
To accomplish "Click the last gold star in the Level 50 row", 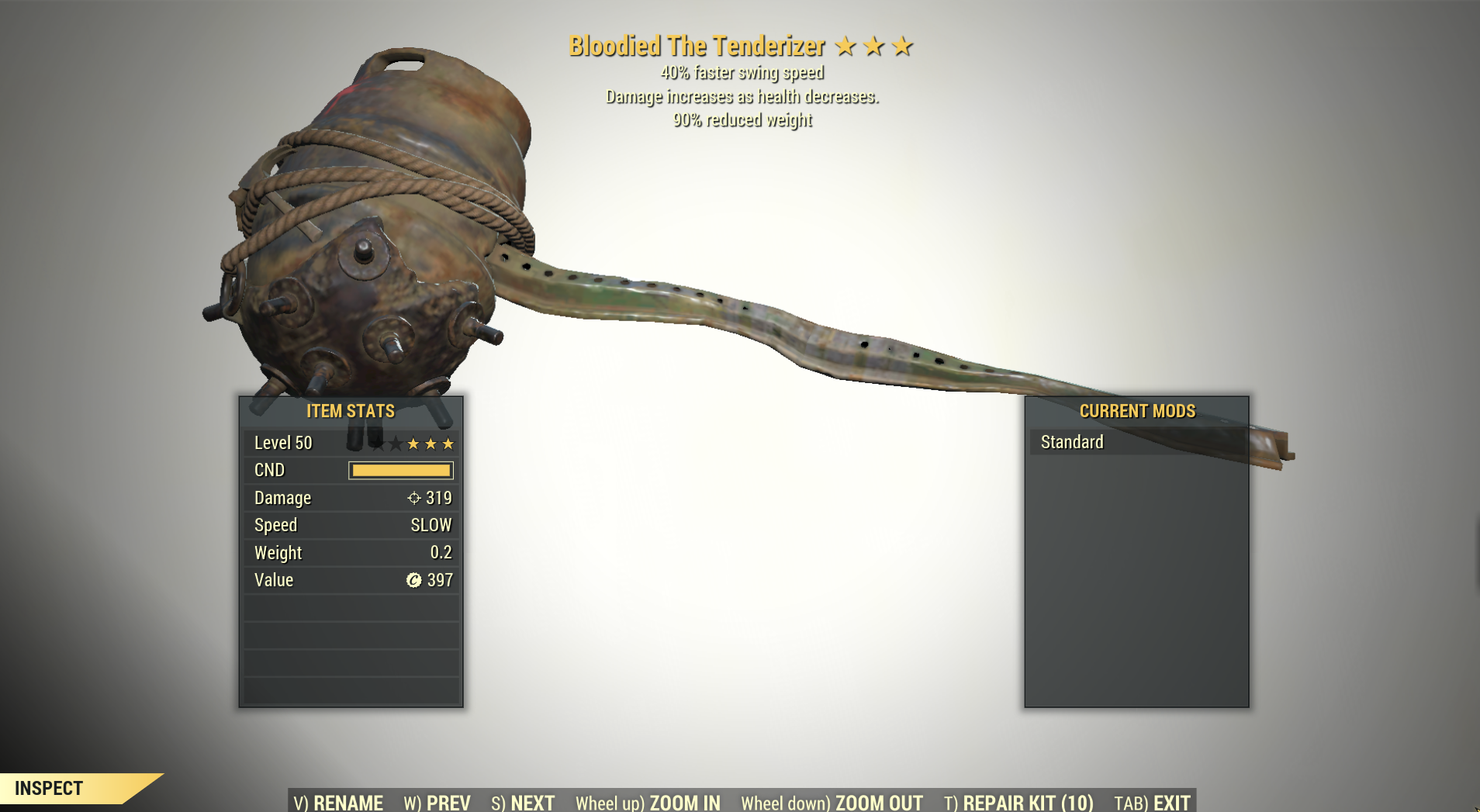I will (448, 443).
